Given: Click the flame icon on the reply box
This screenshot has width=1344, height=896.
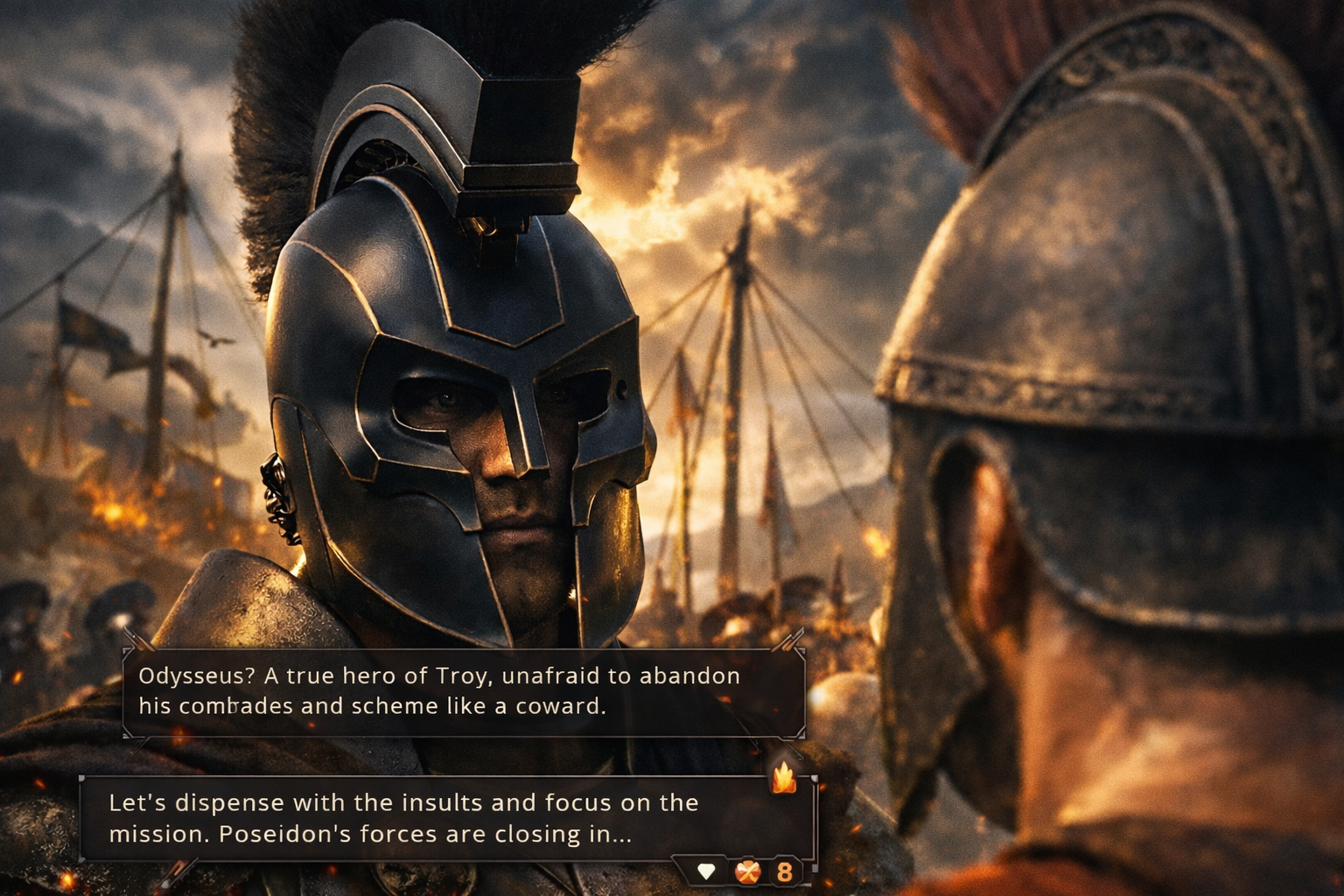Looking at the screenshot, I should tap(783, 776).
